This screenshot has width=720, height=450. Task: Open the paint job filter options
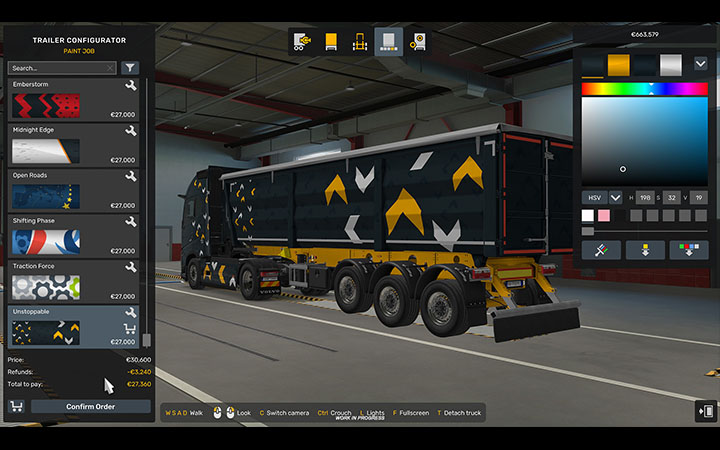coord(131,68)
